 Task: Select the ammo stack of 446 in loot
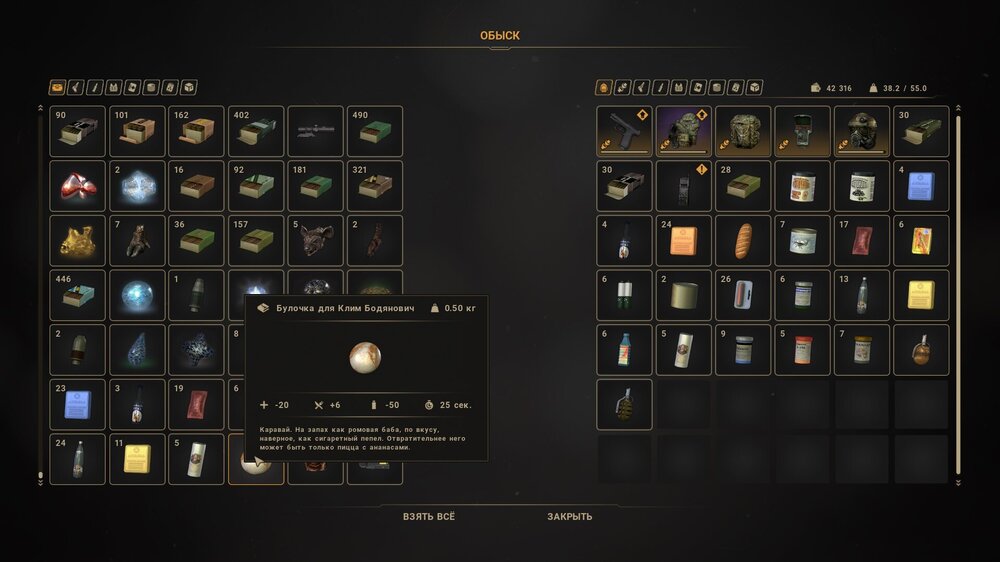77,295
